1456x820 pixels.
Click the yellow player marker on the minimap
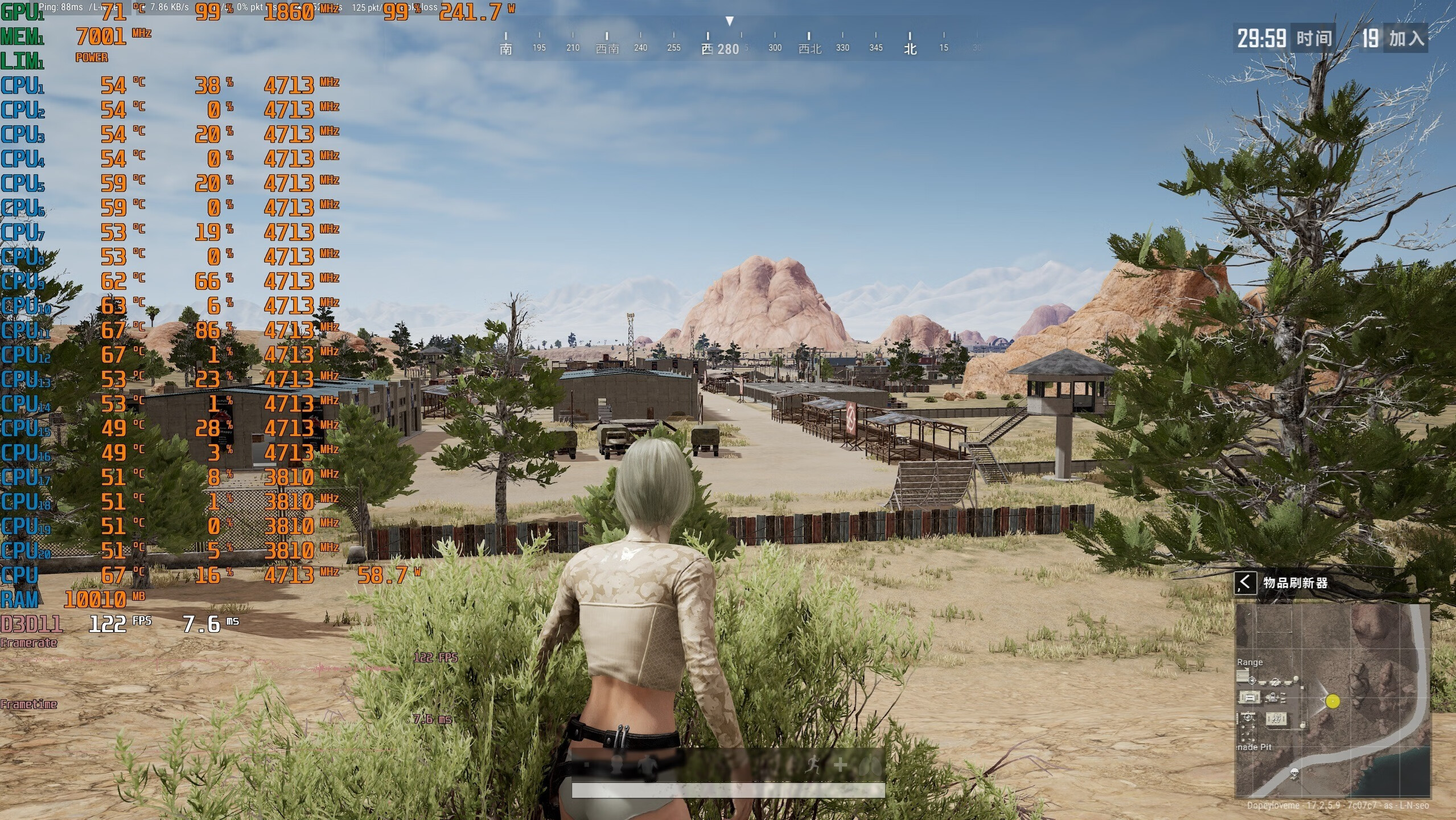tap(1332, 701)
